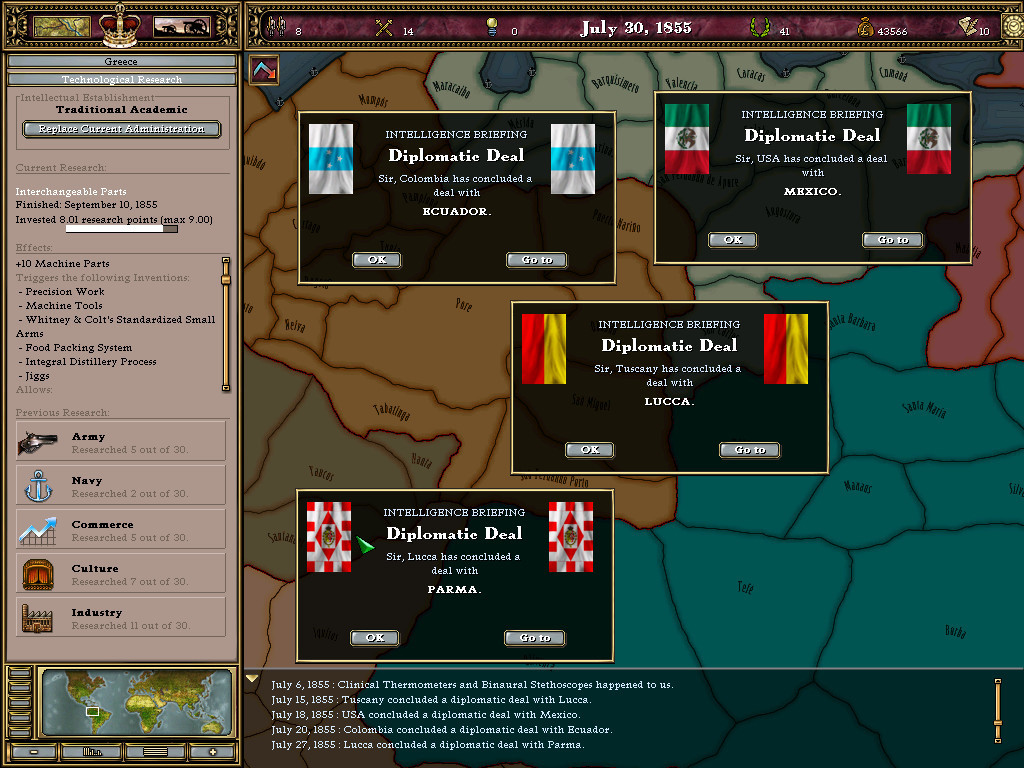Jump to the USA–Mexico deal with Go to
Image resolution: width=1024 pixels, height=768 pixels.
coord(892,240)
